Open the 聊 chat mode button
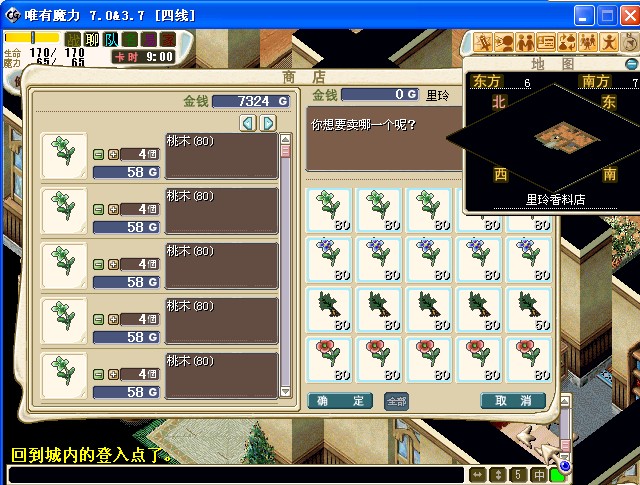Screen dimensions: 640x485 92,39
